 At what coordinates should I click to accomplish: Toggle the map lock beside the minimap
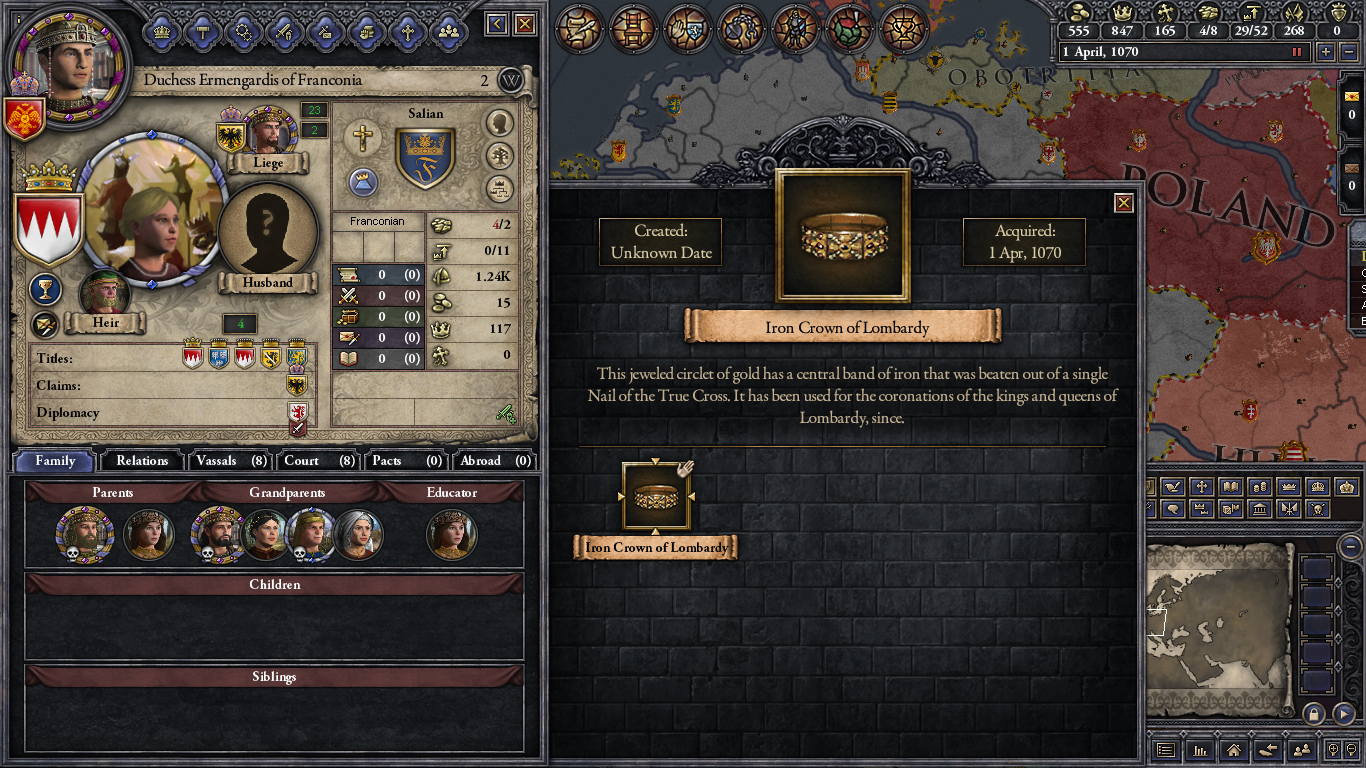point(1314,714)
